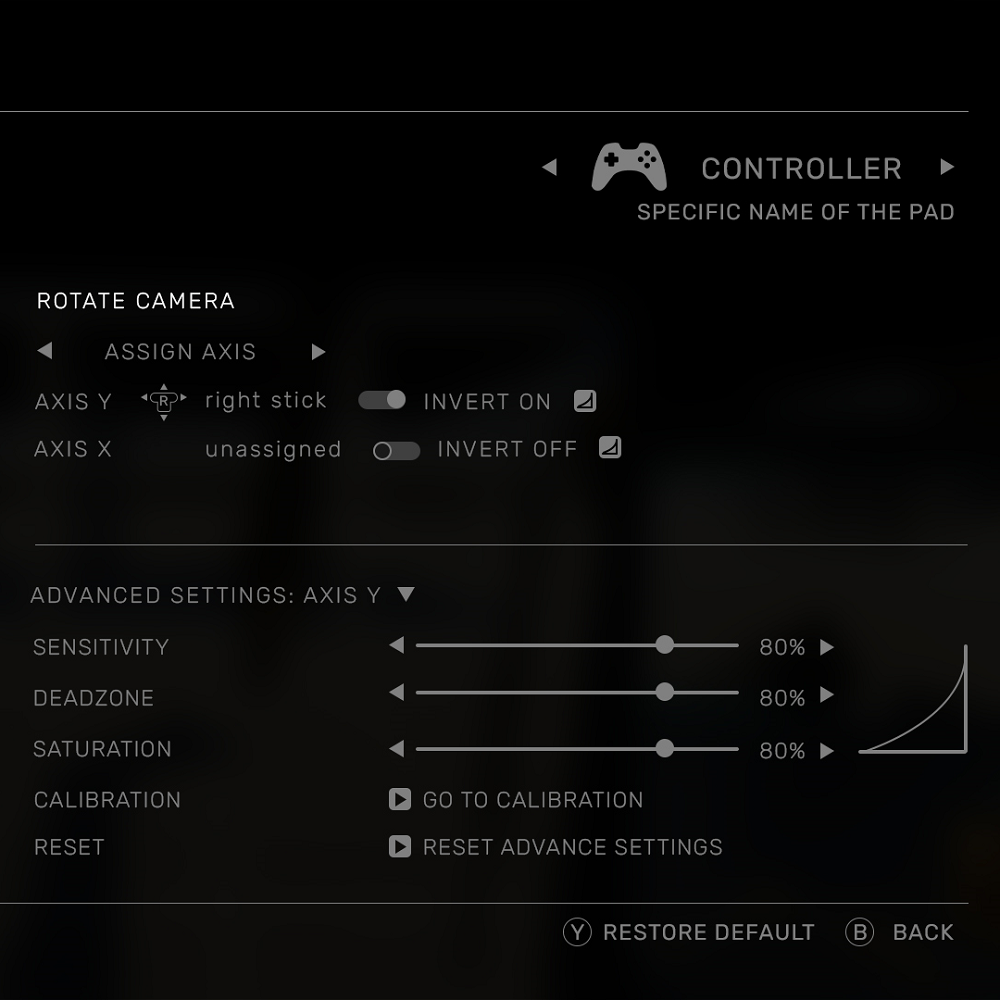Decrease the Deadzone value
The image size is (1000, 1000).
pos(397,692)
